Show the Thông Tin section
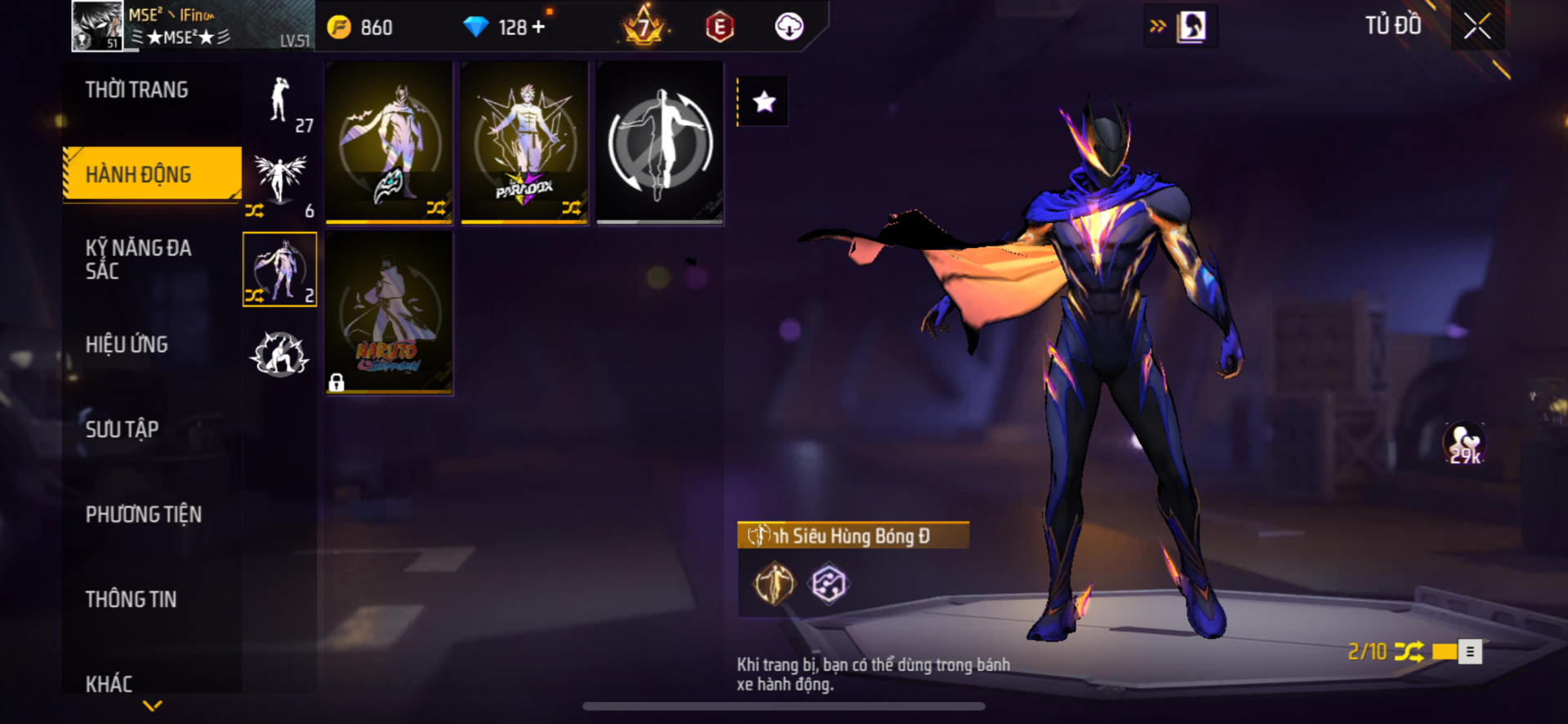The width and height of the screenshot is (1568, 724). pos(131,599)
